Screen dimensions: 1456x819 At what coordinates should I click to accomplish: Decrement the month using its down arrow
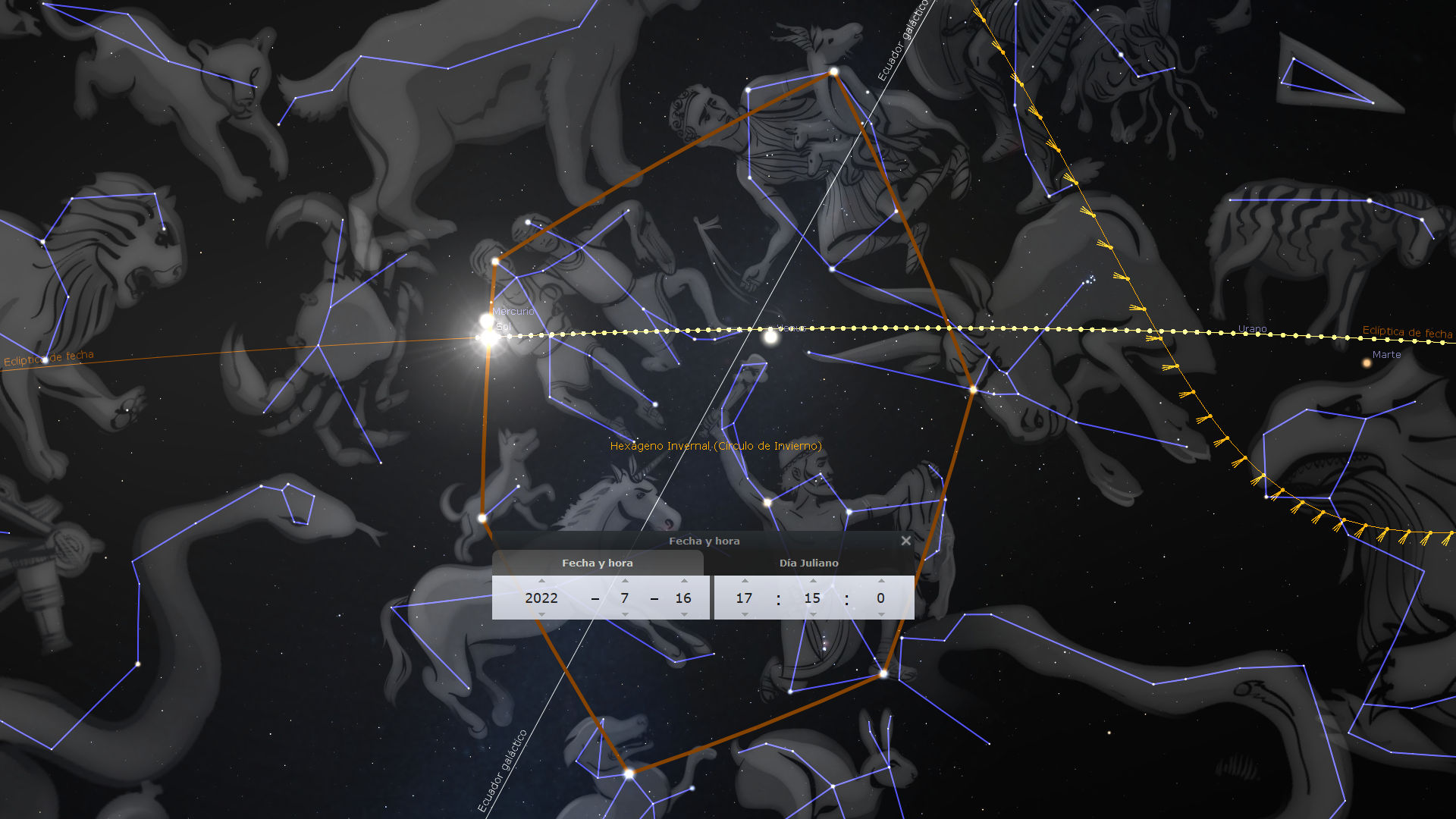point(625,614)
